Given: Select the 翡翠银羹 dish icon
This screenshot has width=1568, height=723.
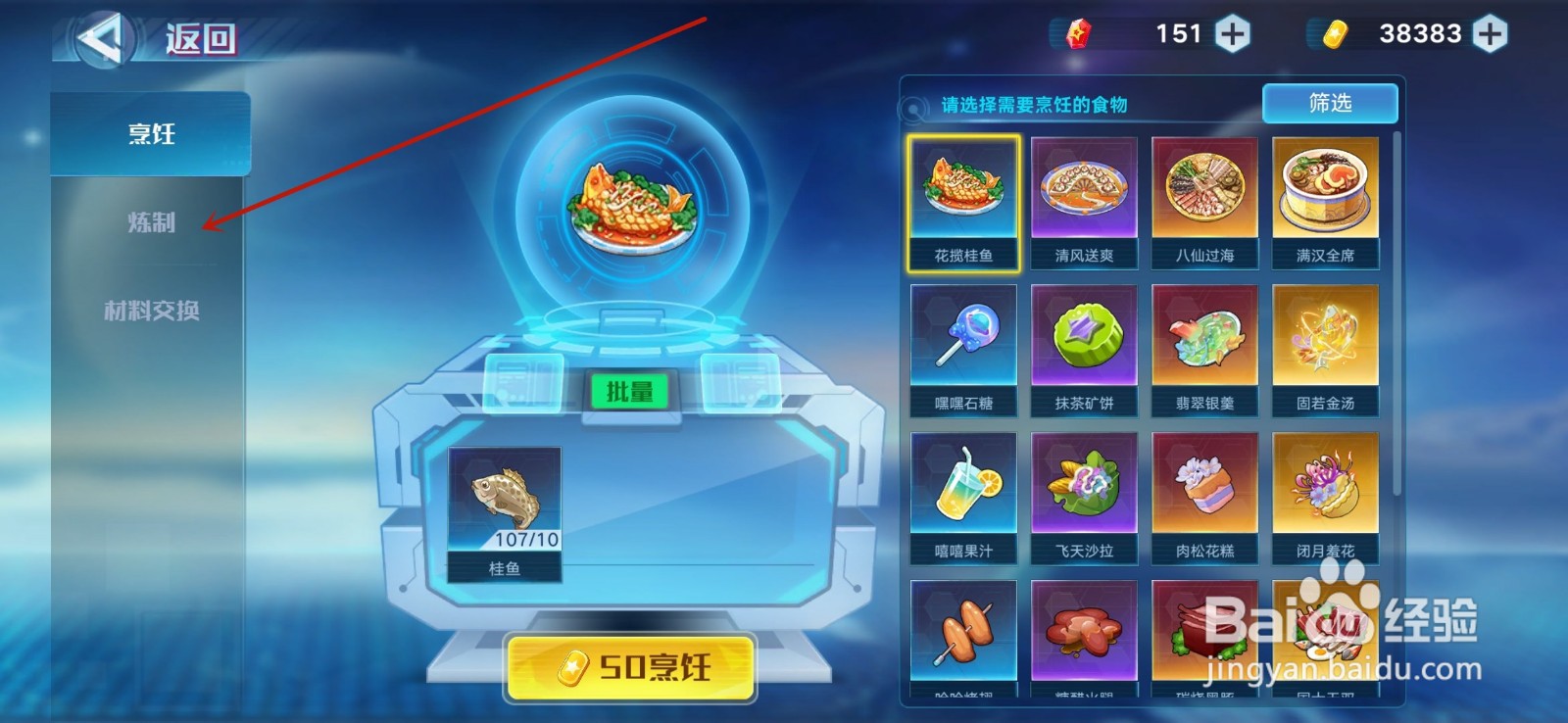Looking at the screenshot, I should [1204, 338].
